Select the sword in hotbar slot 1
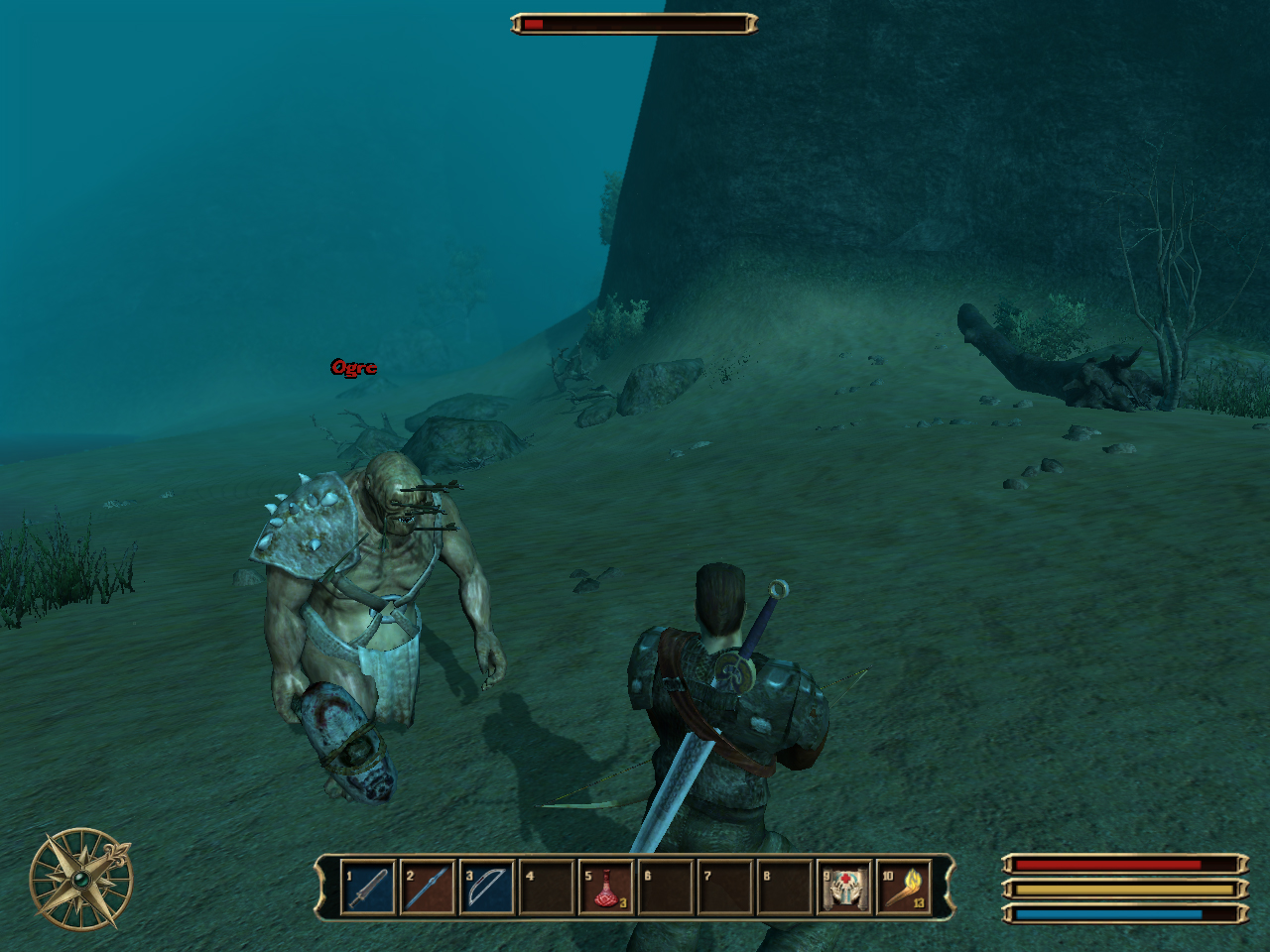Viewport: 1270px width, 952px height. point(367,888)
